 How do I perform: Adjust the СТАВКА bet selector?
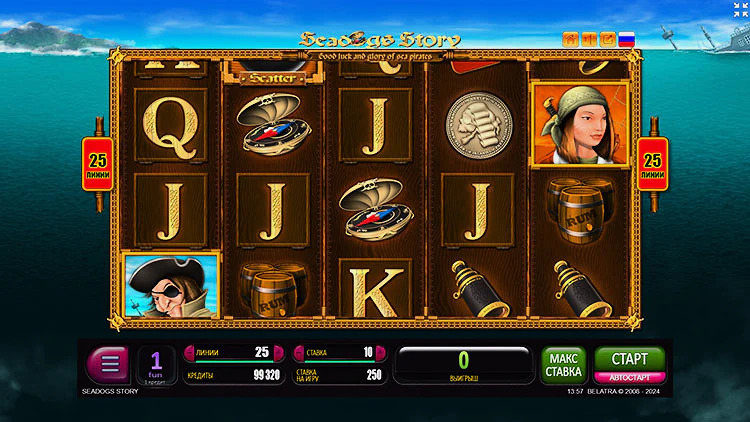[337, 353]
